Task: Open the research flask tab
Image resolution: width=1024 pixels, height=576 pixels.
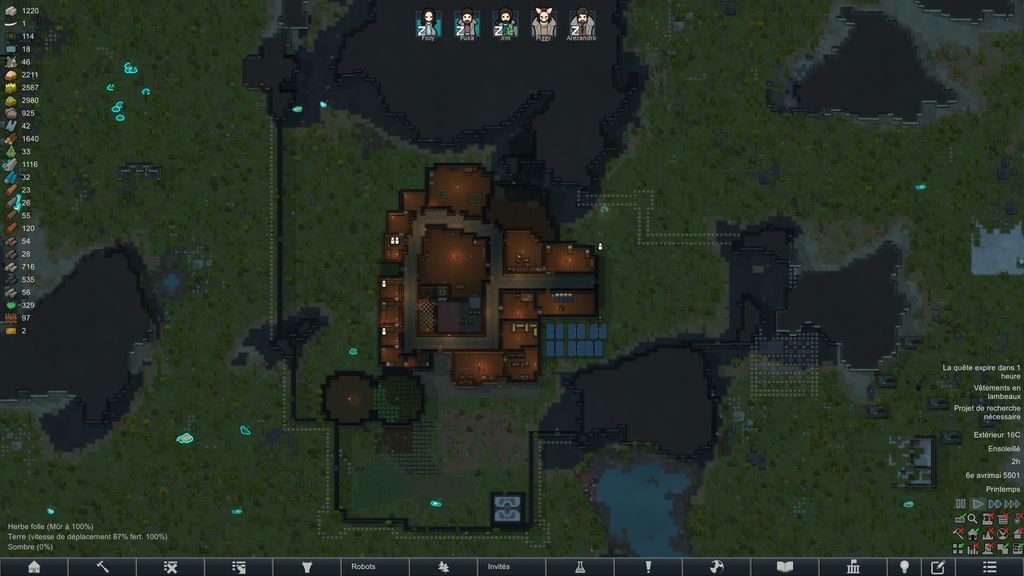Action: 579,567
